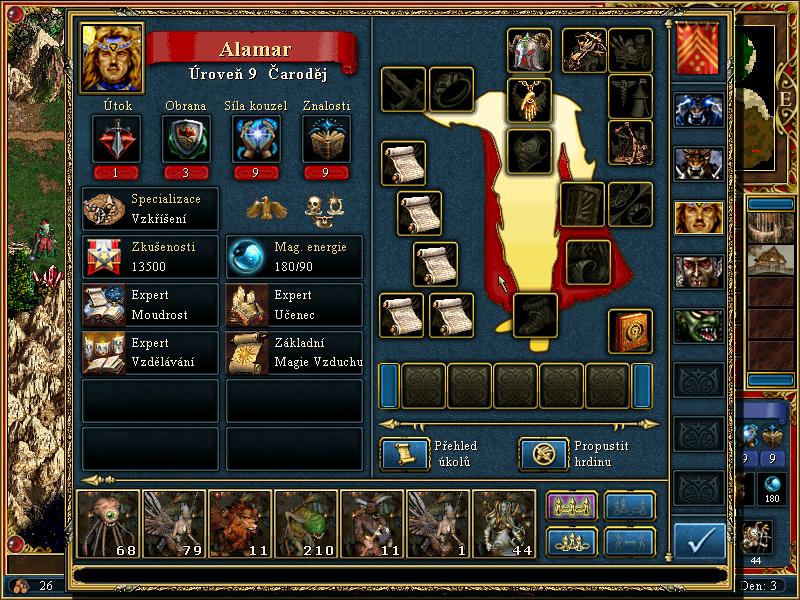
Task: Click the ballista war machine slot
Action: [x=583, y=48]
